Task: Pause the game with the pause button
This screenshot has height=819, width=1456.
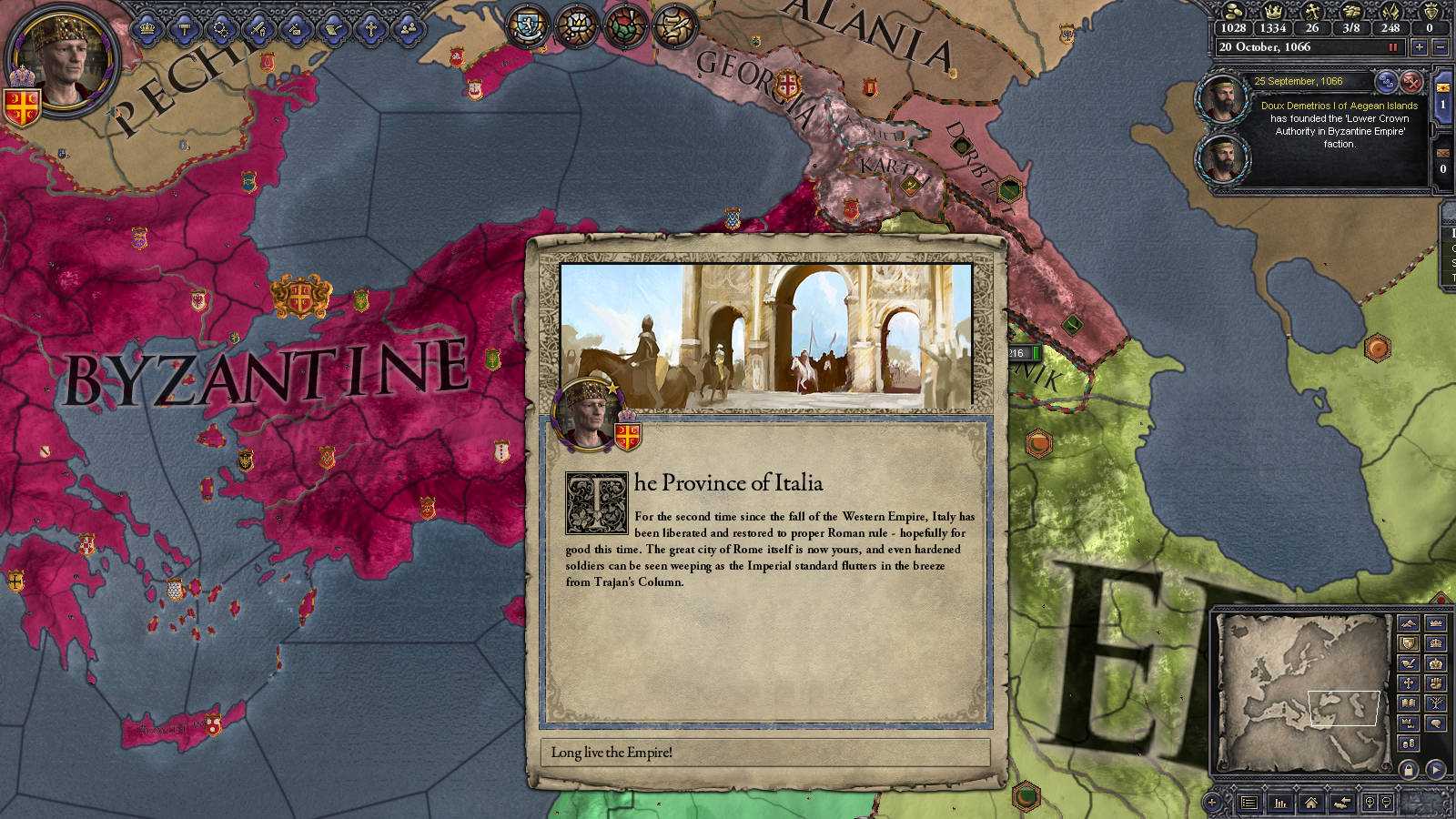Action: pyautogui.click(x=1393, y=47)
